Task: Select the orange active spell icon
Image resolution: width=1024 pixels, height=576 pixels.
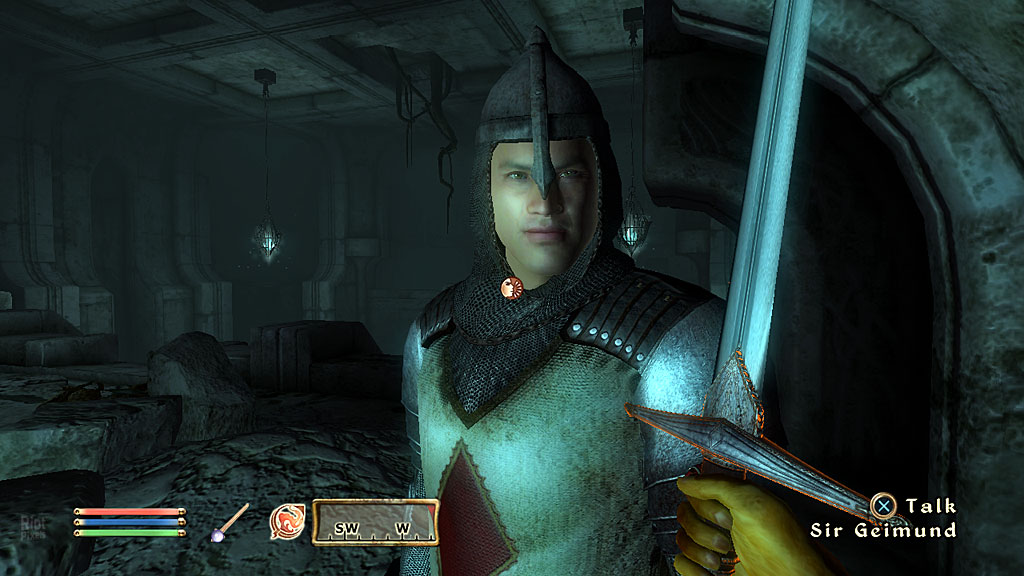Action: pos(287,522)
